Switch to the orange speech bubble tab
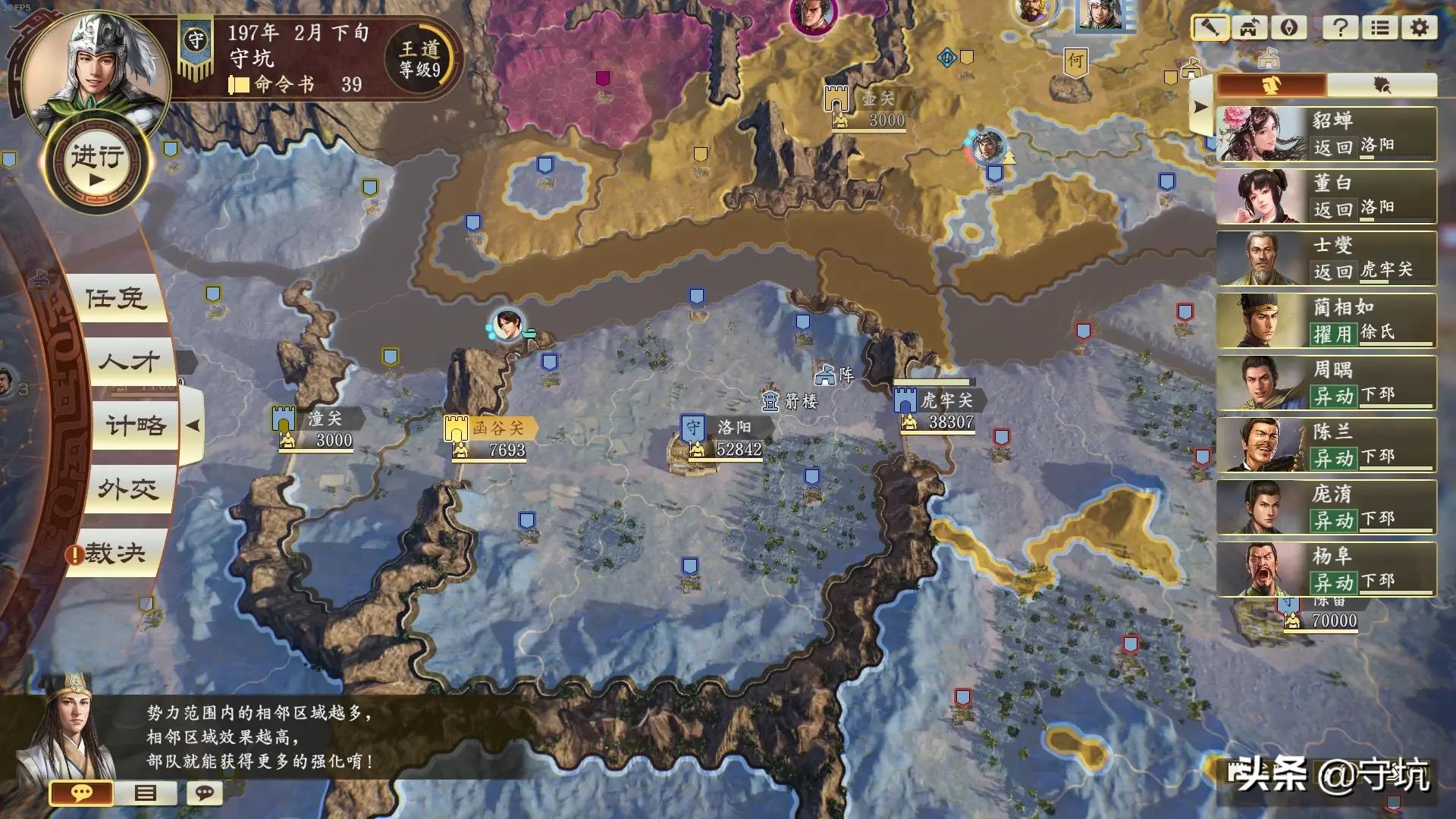The image size is (1456, 819). pos(81,793)
